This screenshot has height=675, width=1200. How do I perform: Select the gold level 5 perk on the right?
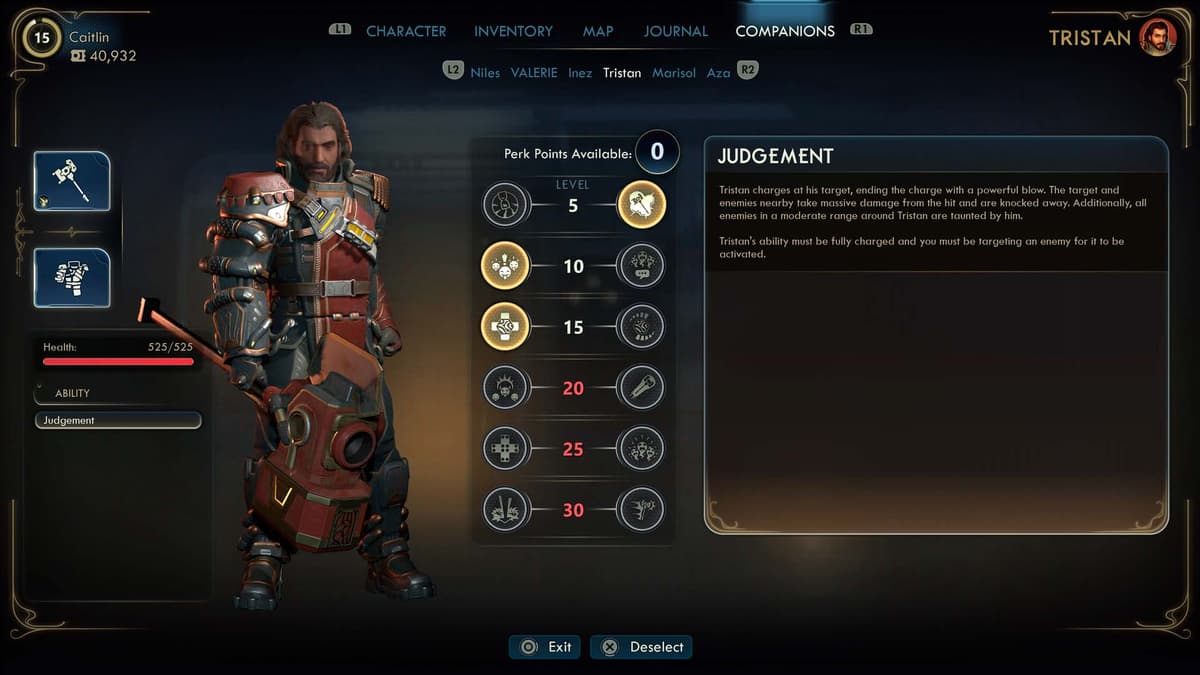pyautogui.click(x=642, y=206)
